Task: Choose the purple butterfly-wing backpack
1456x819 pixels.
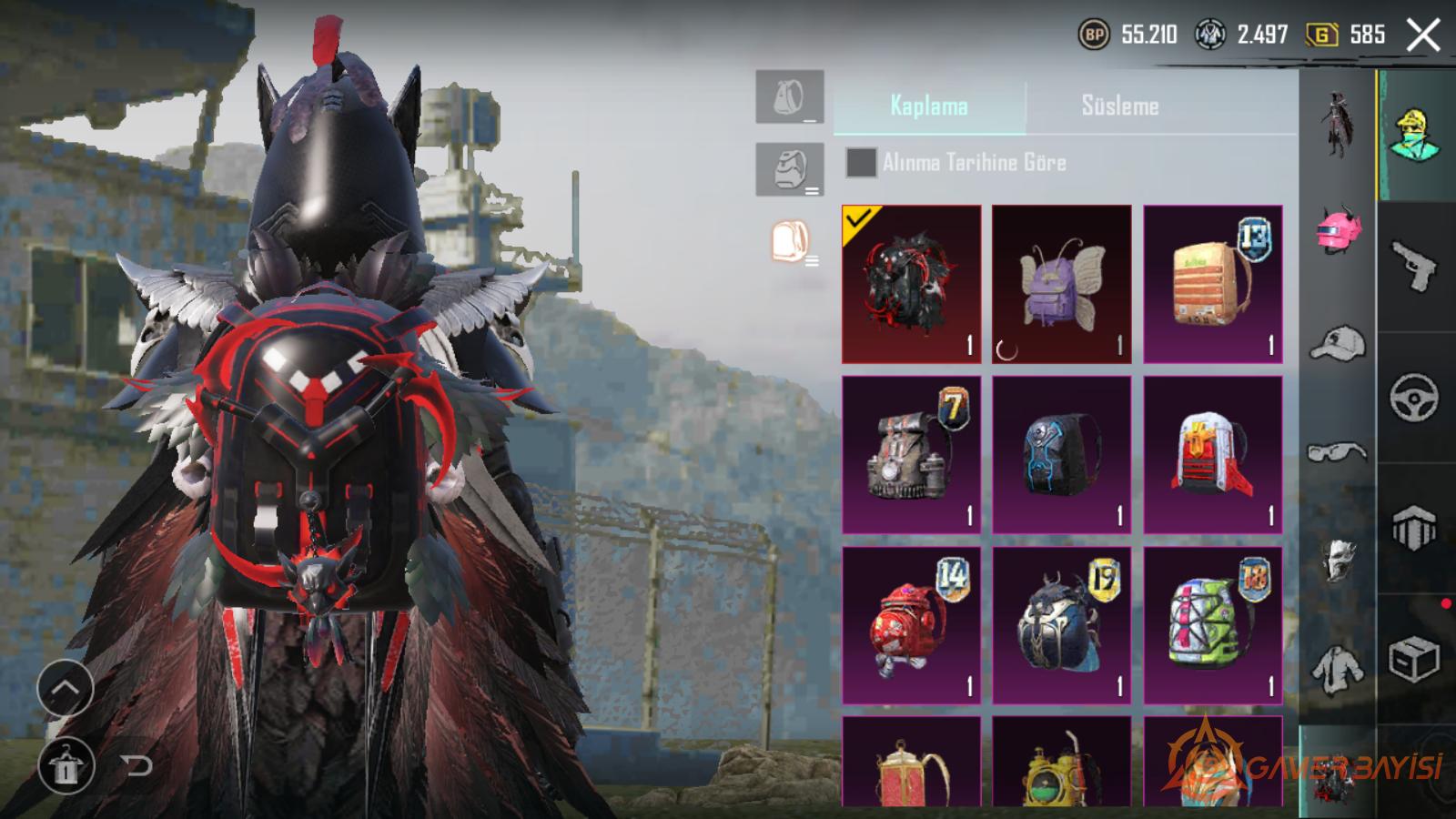Action: pos(1061,284)
